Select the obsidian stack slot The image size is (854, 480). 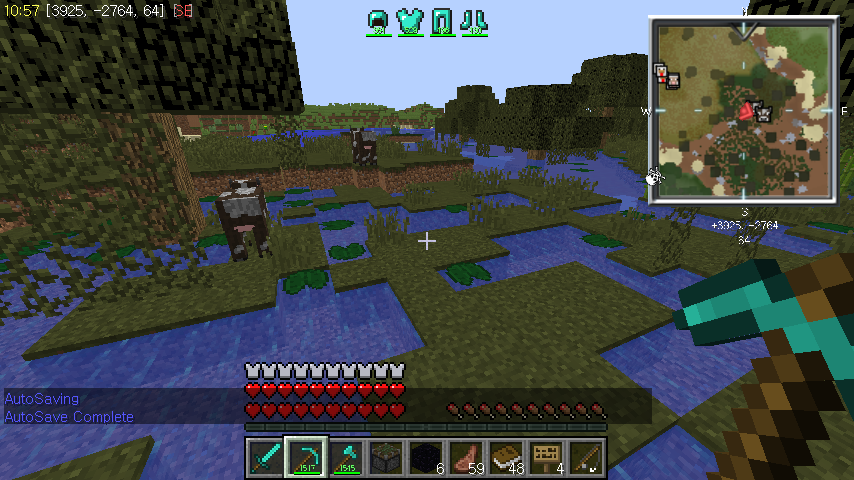[x=425, y=459]
